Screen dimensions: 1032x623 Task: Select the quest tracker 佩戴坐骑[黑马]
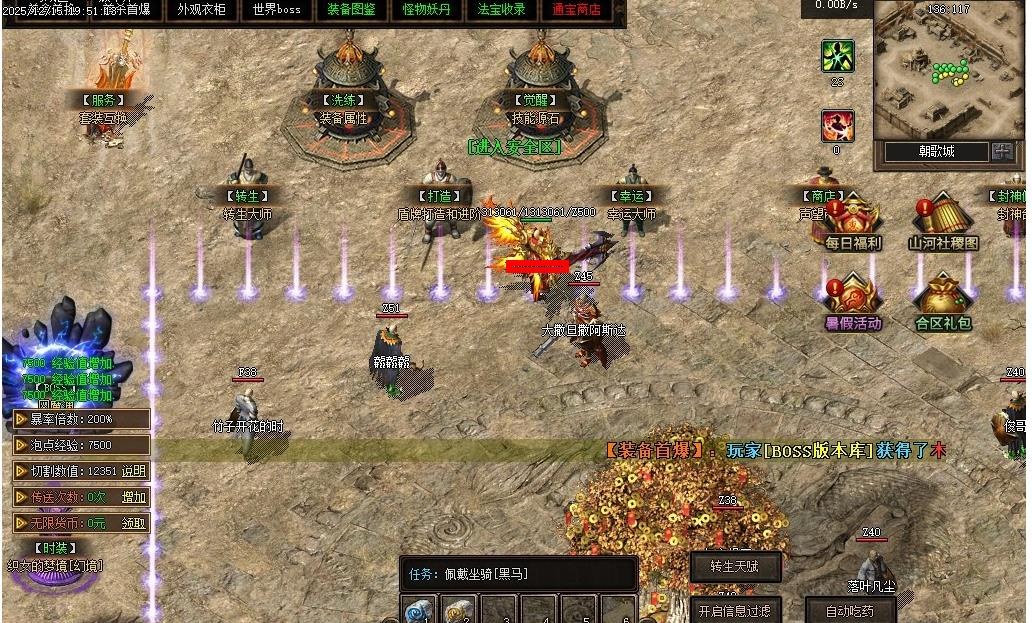518,574
